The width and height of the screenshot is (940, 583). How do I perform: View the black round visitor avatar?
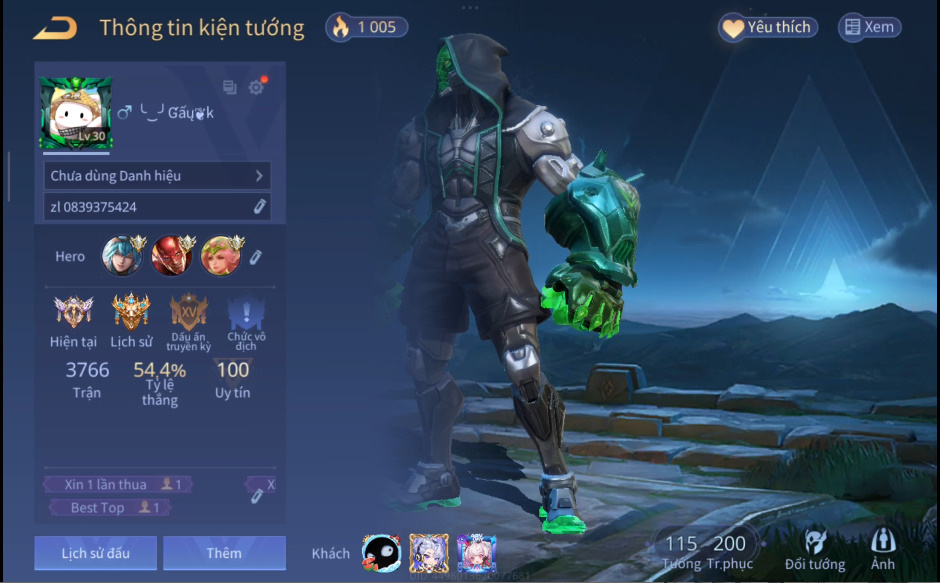pyautogui.click(x=381, y=553)
